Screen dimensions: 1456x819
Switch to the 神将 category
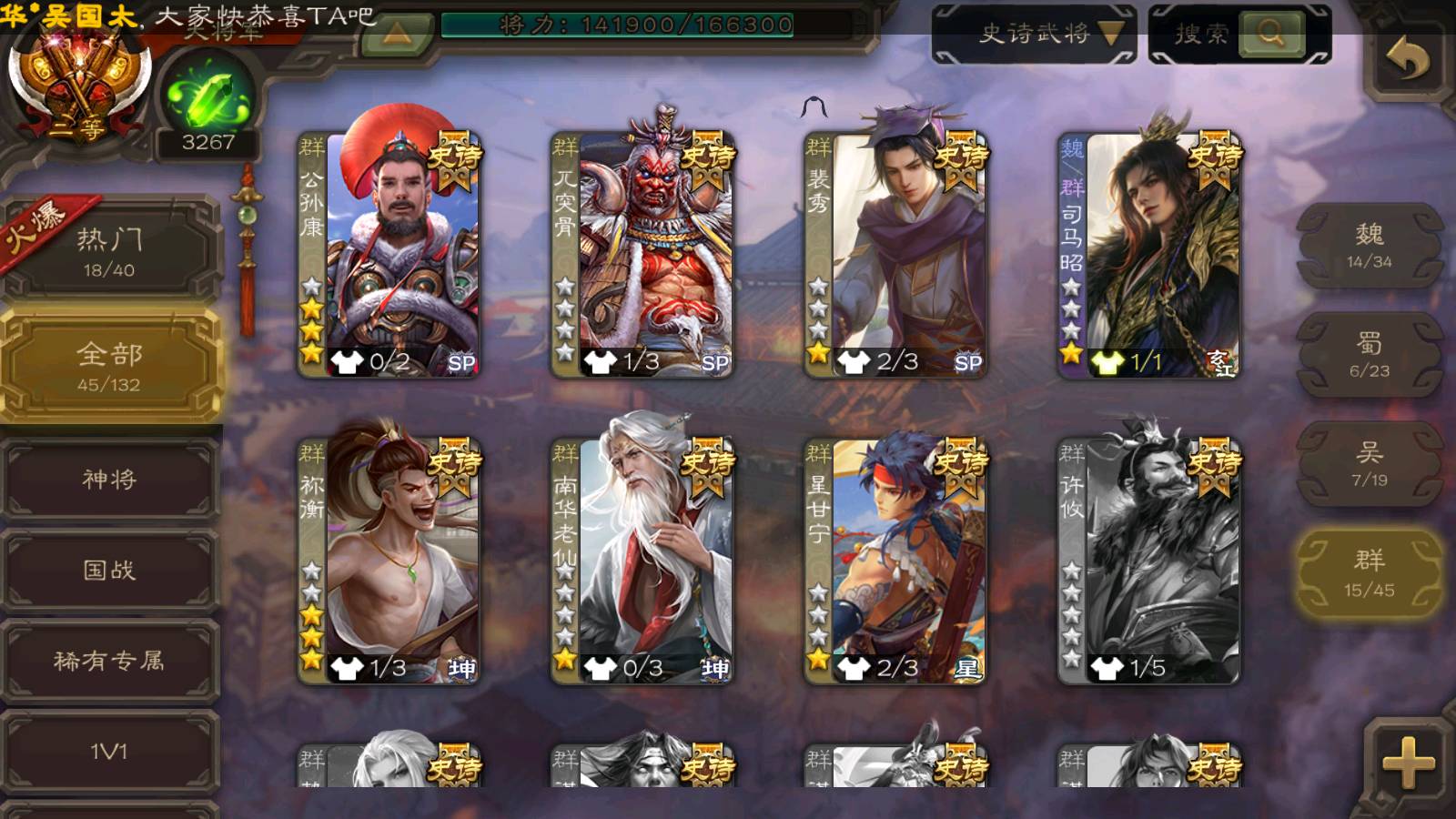coord(109,479)
